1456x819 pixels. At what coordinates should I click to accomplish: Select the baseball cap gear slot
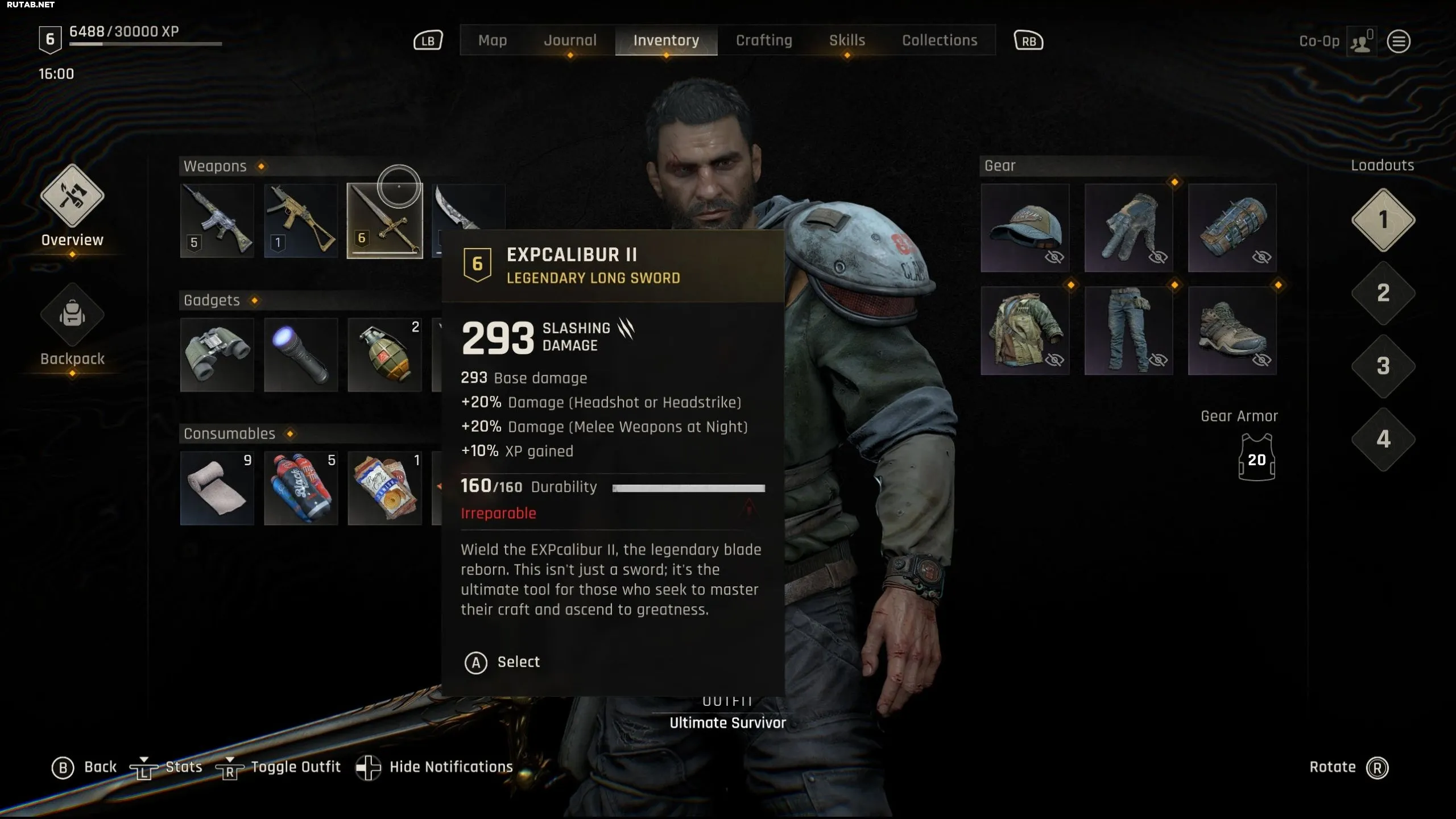pos(1025,227)
